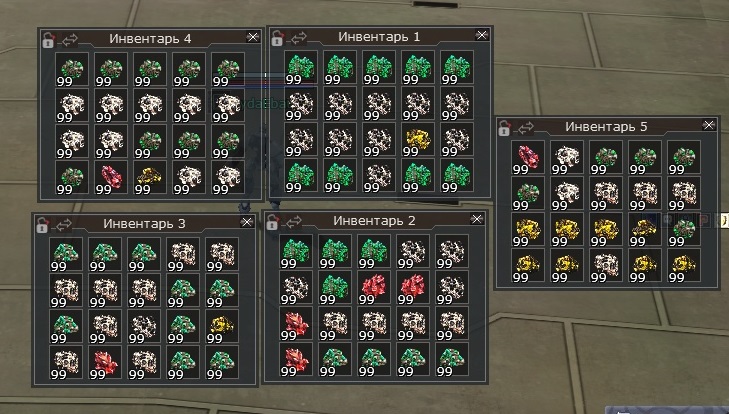Toggle the padlock on Инвентарь 5
Screen dimensions: 729x414
click(505, 127)
